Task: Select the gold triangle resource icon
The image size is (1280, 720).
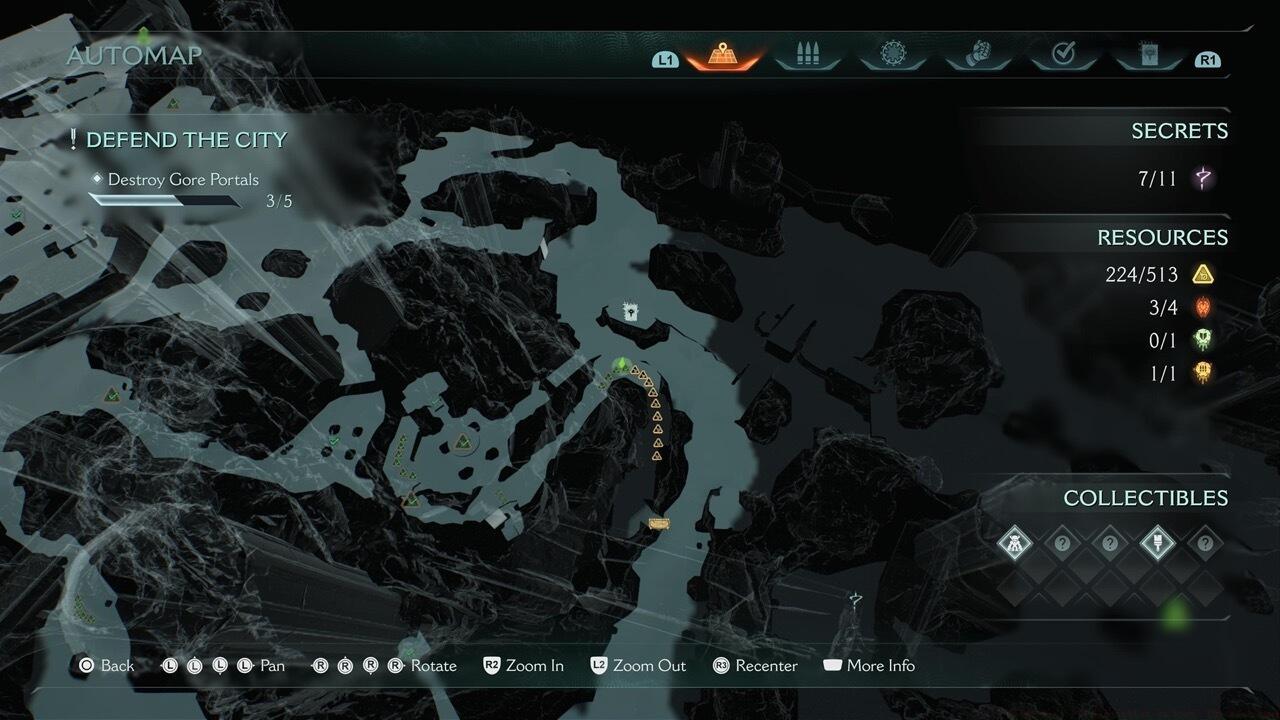Action: pos(1203,274)
